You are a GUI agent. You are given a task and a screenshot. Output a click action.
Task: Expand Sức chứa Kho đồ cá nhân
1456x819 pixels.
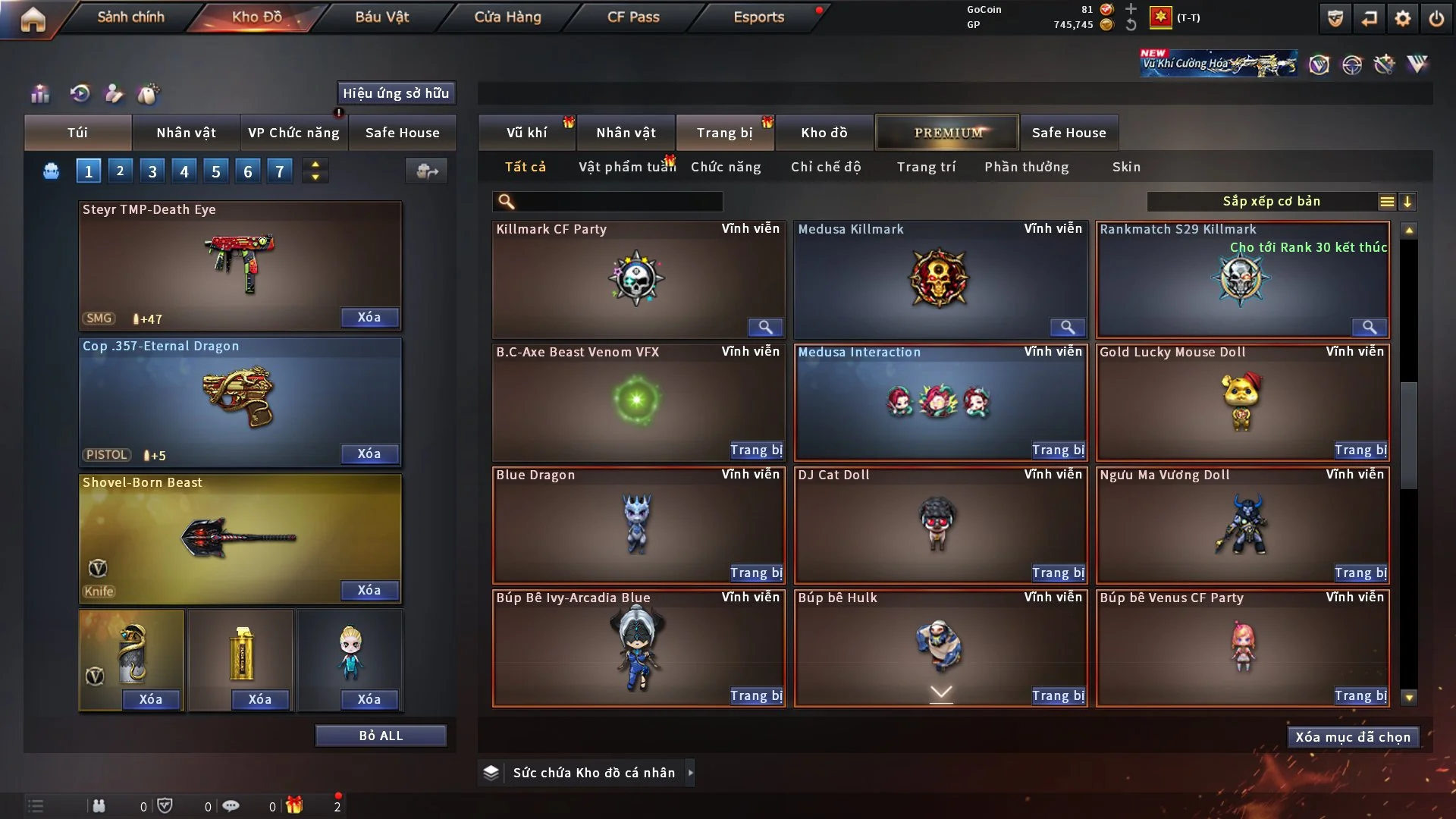coord(690,773)
